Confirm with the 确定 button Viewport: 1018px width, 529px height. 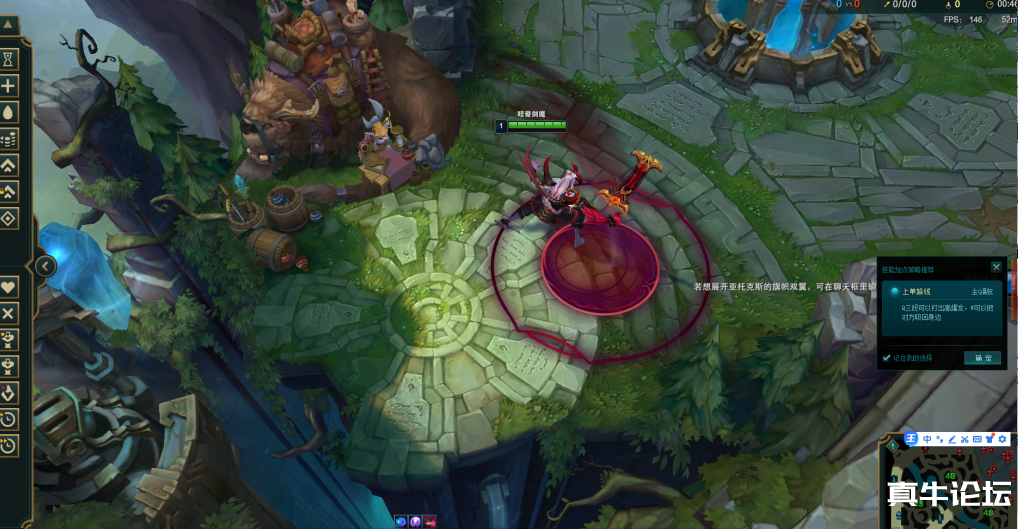[x=981, y=357]
